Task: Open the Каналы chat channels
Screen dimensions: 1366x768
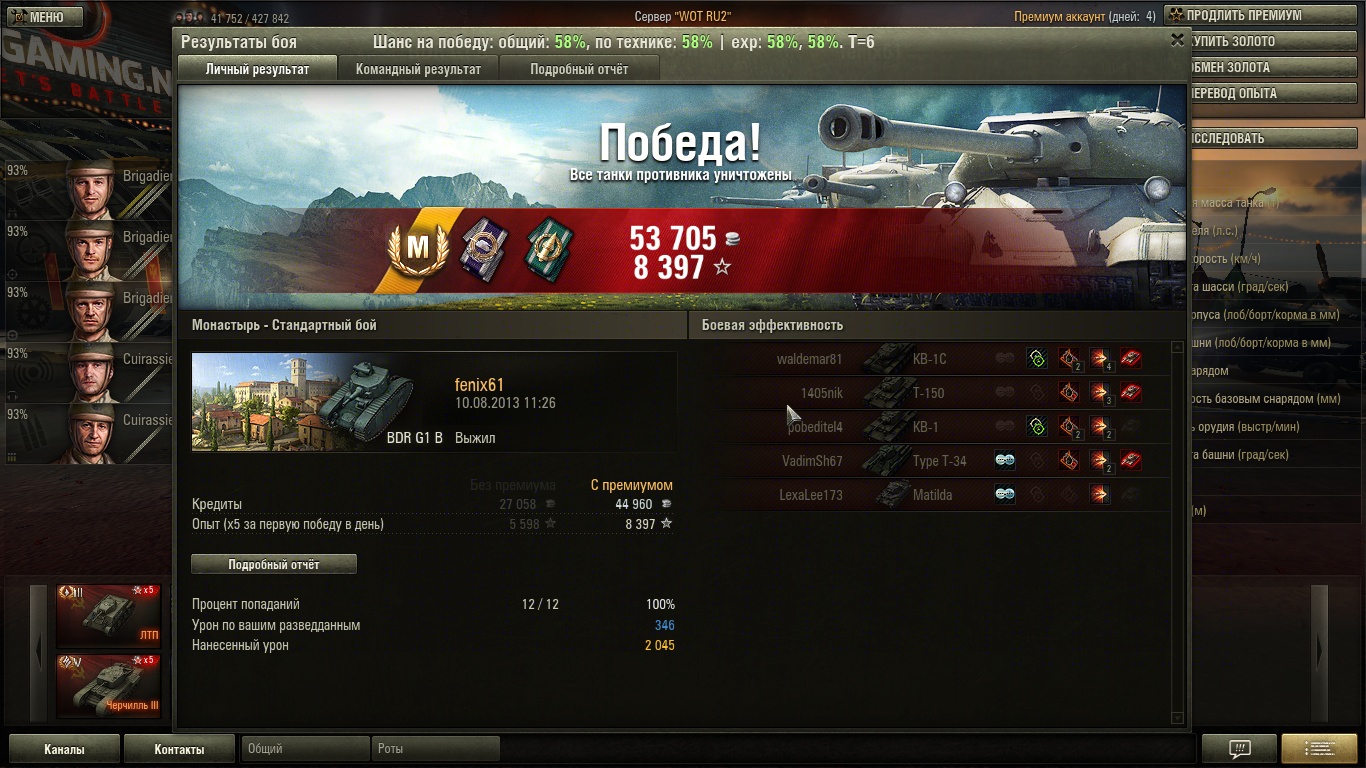Action: (64, 749)
